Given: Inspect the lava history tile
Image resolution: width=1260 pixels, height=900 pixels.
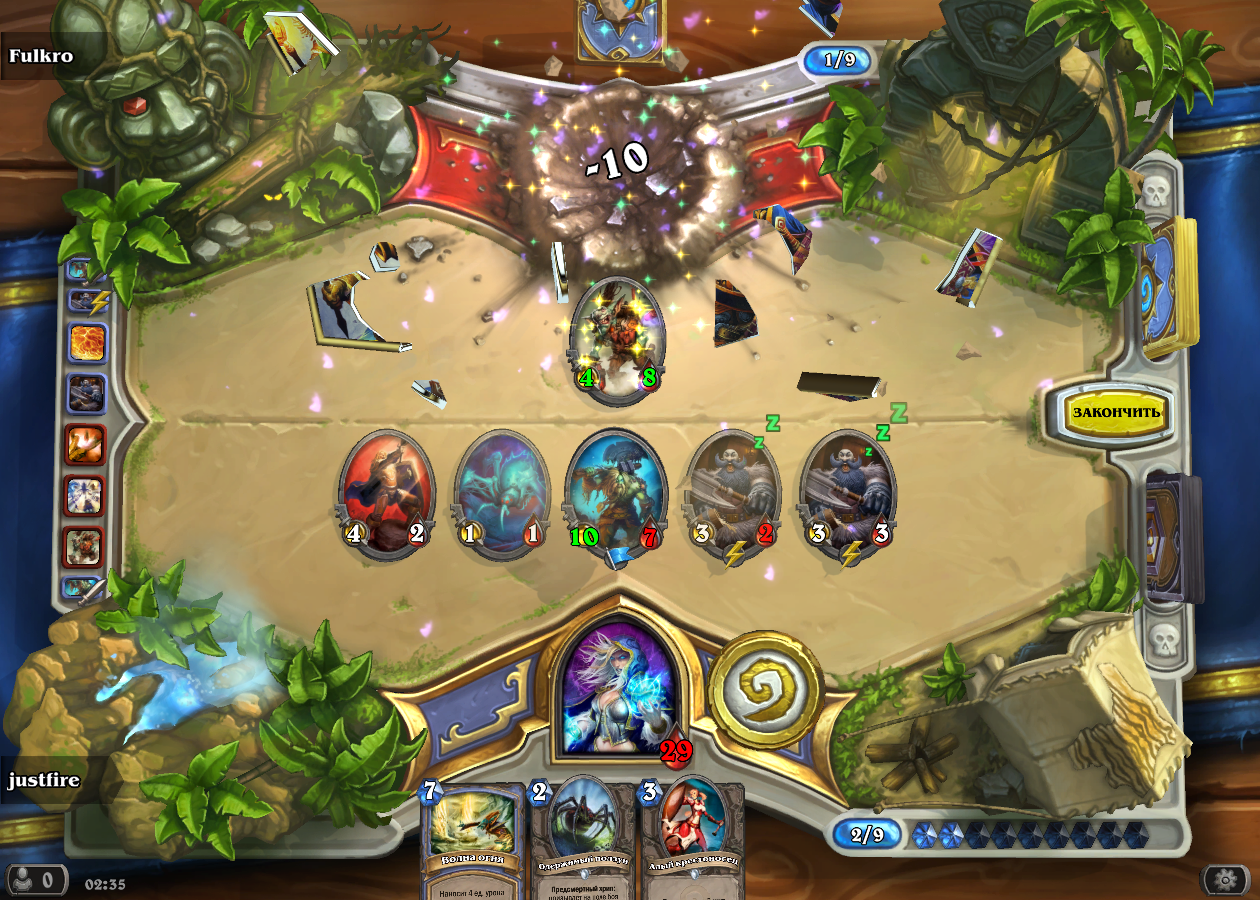Looking at the screenshot, I should point(86,342).
